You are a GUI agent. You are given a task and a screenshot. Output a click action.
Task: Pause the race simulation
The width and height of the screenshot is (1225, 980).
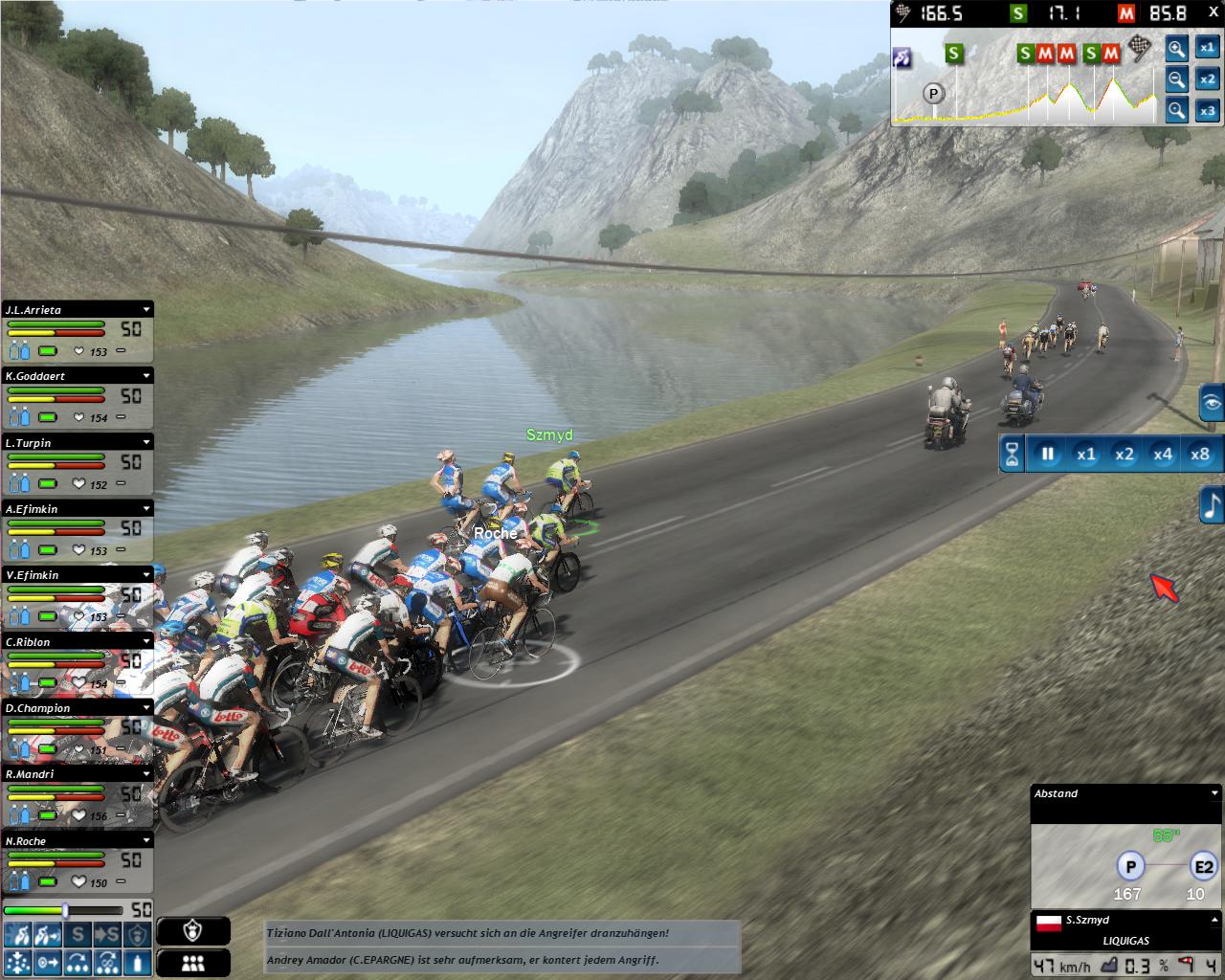(1047, 454)
